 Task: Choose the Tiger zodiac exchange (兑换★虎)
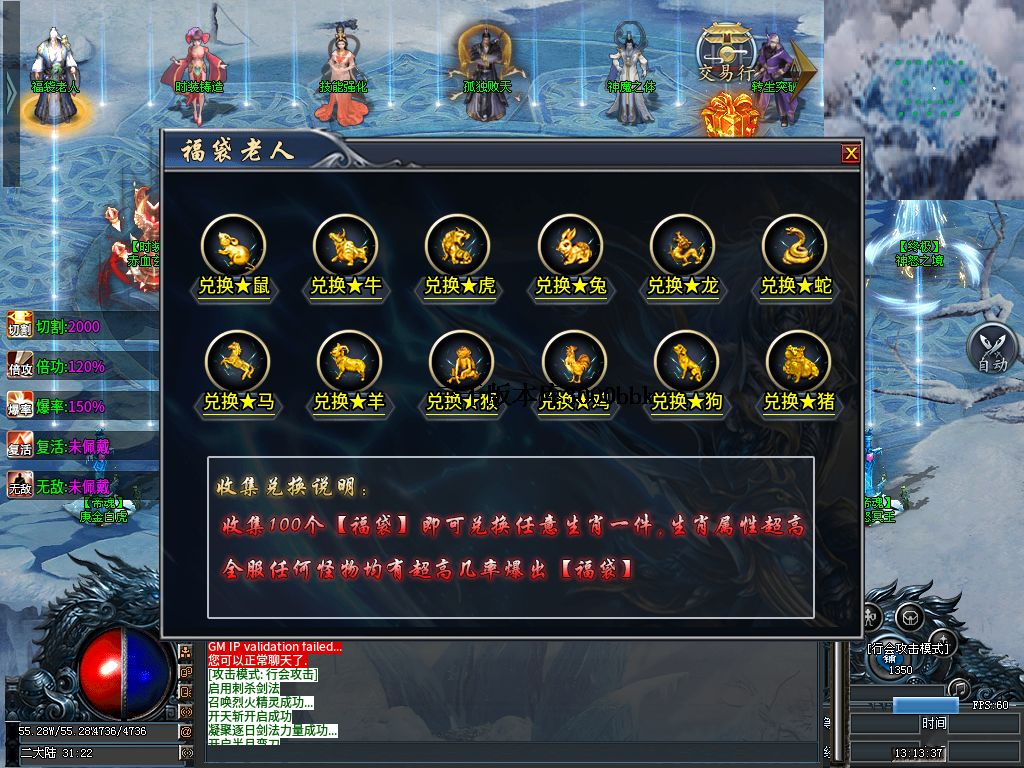click(458, 246)
